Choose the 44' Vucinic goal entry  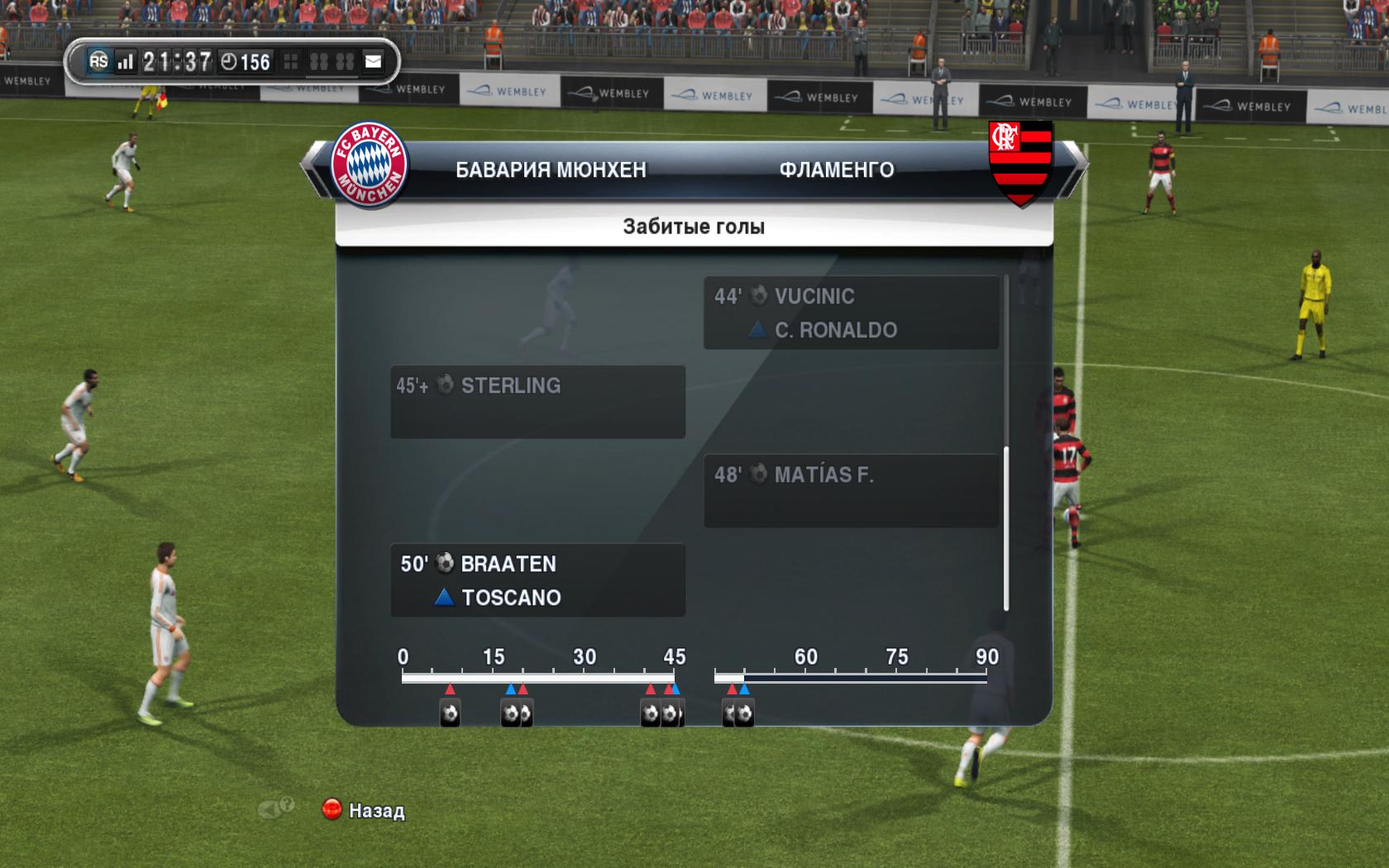click(x=851, y=312)
